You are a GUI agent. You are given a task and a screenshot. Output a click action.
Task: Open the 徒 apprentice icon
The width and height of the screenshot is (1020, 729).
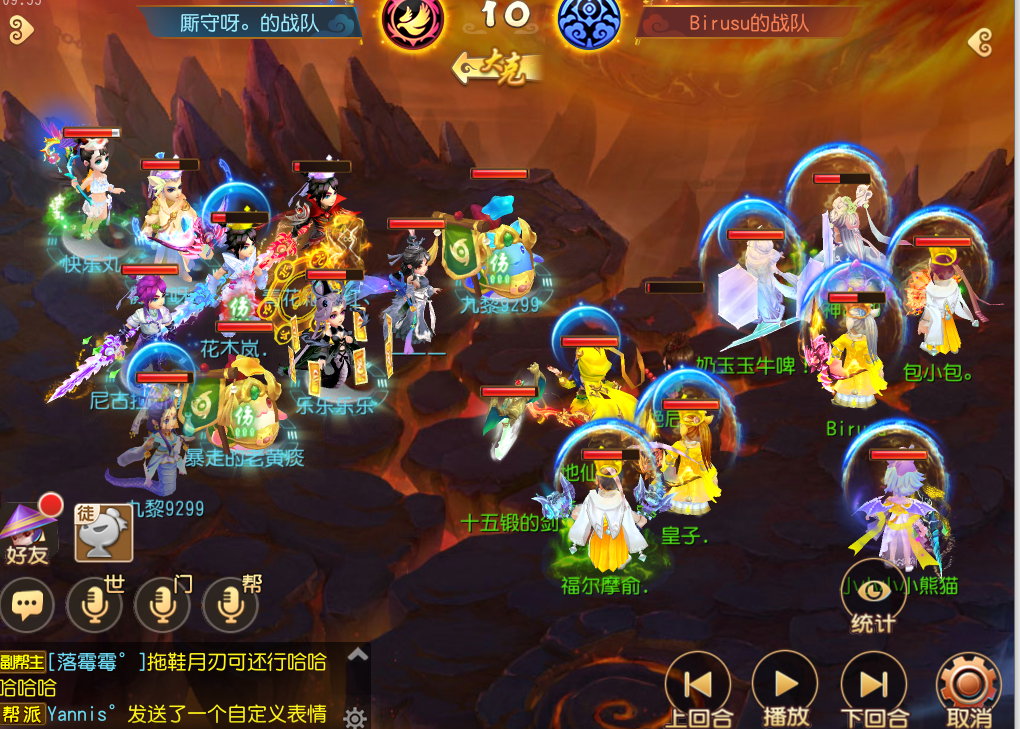pos(104,531)
